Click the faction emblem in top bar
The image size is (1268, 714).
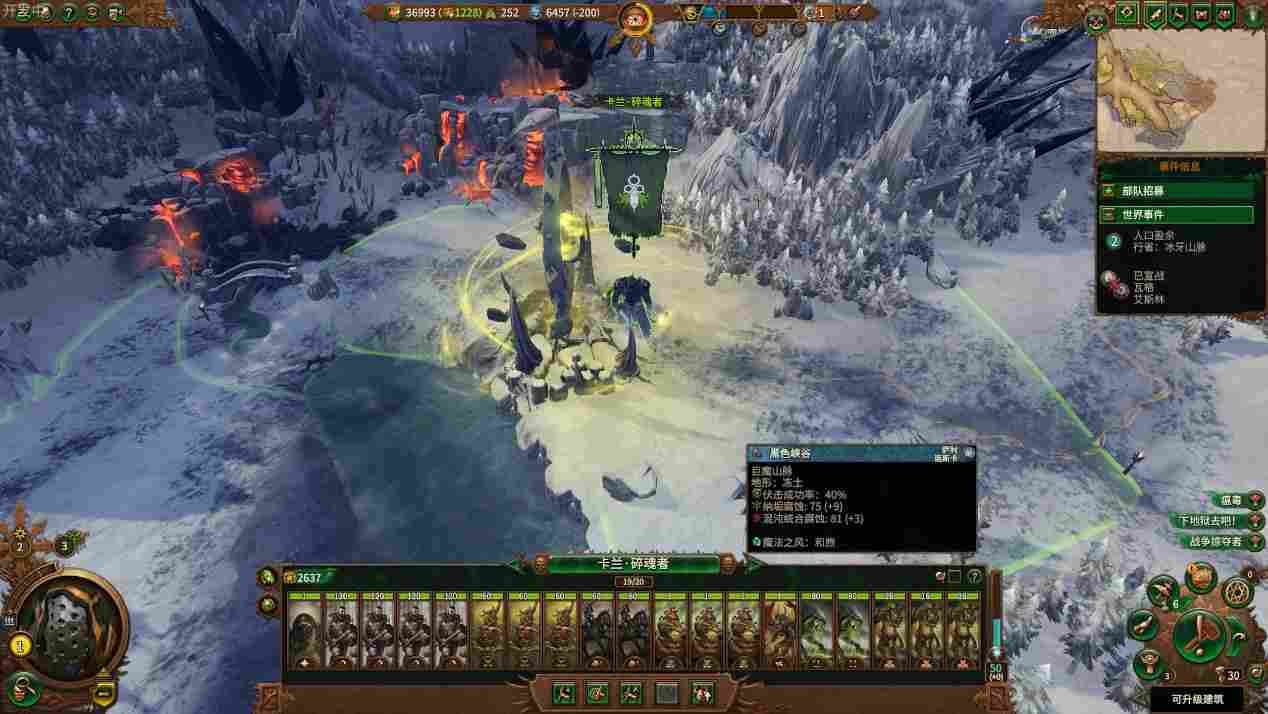[x=634, y=17]
